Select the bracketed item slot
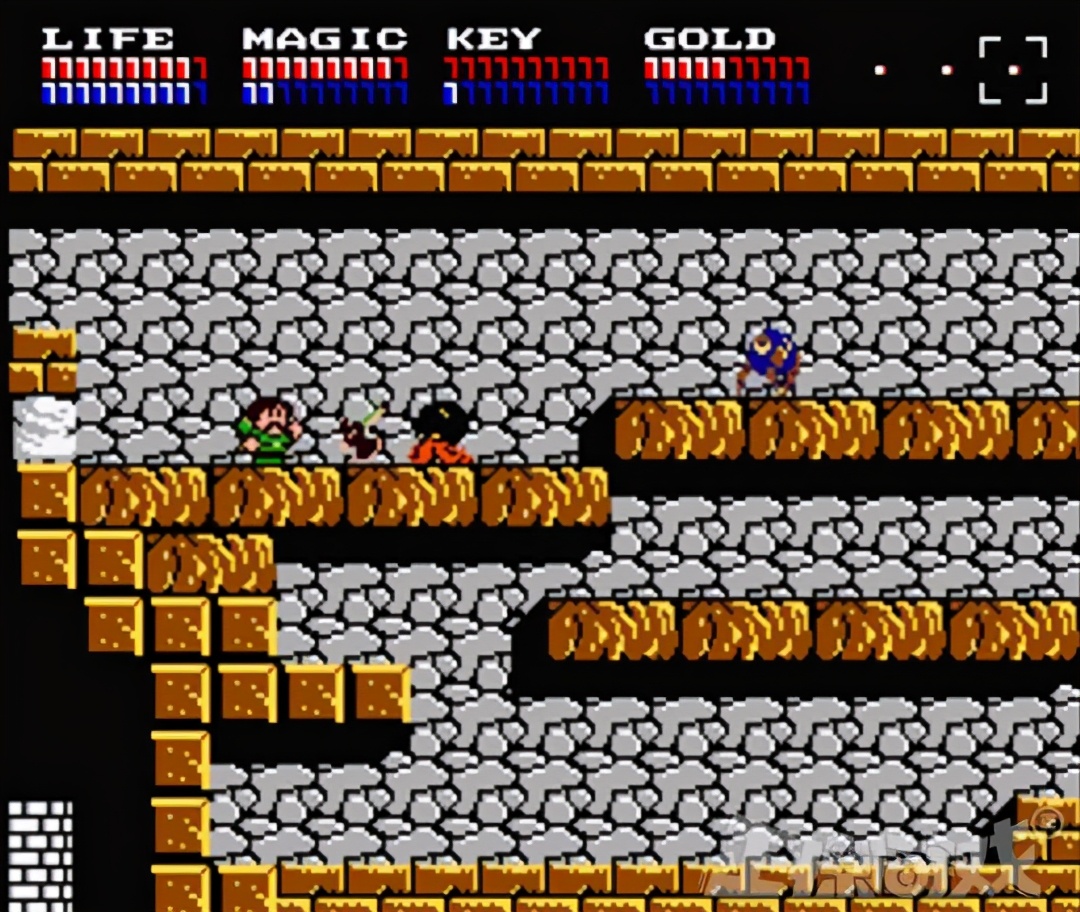Screen dimensions: 1080x912 pos(1012,70)
